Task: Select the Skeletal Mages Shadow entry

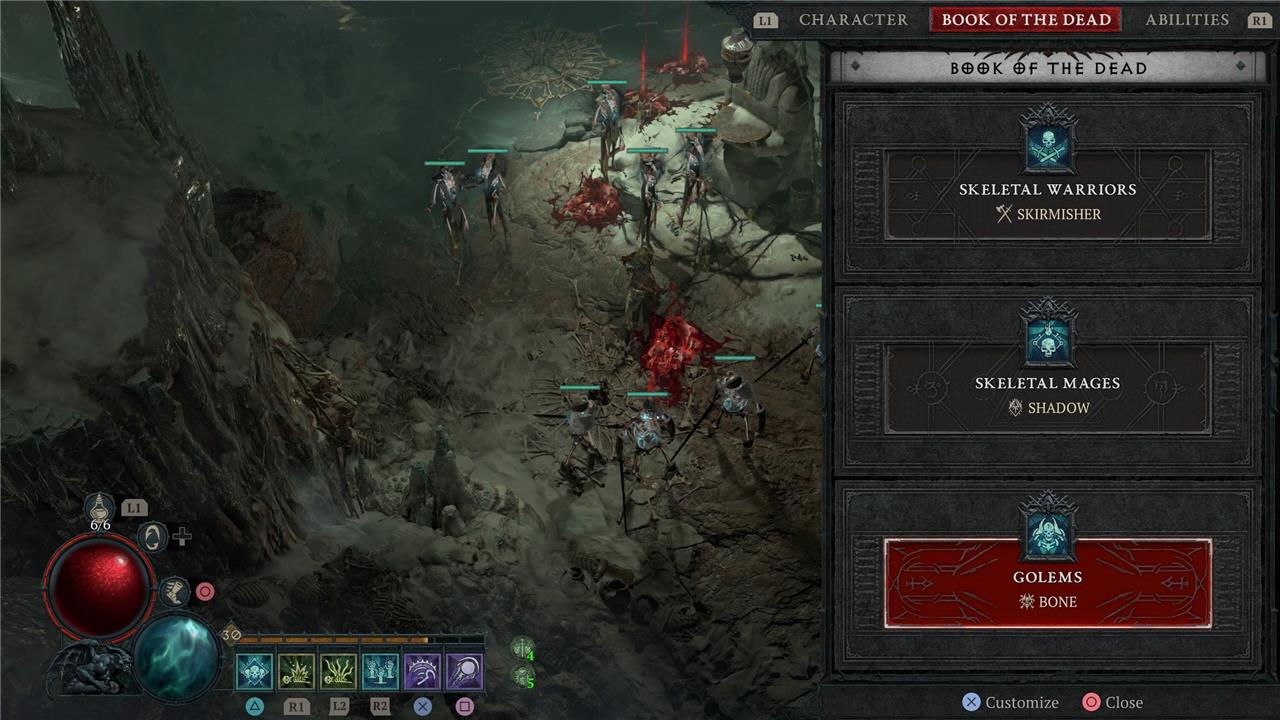Action: [1047, 389]
